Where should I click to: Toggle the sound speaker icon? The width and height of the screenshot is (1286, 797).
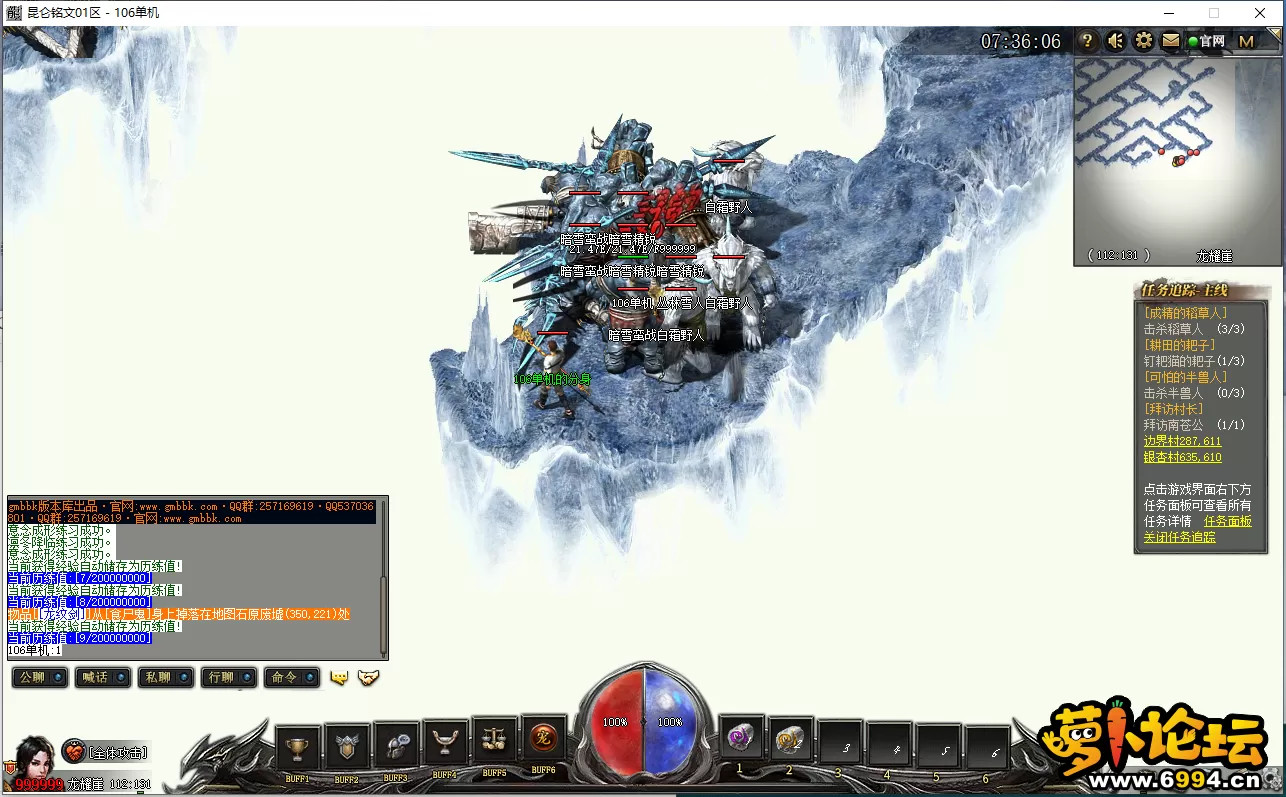(x=1116, y=41)
